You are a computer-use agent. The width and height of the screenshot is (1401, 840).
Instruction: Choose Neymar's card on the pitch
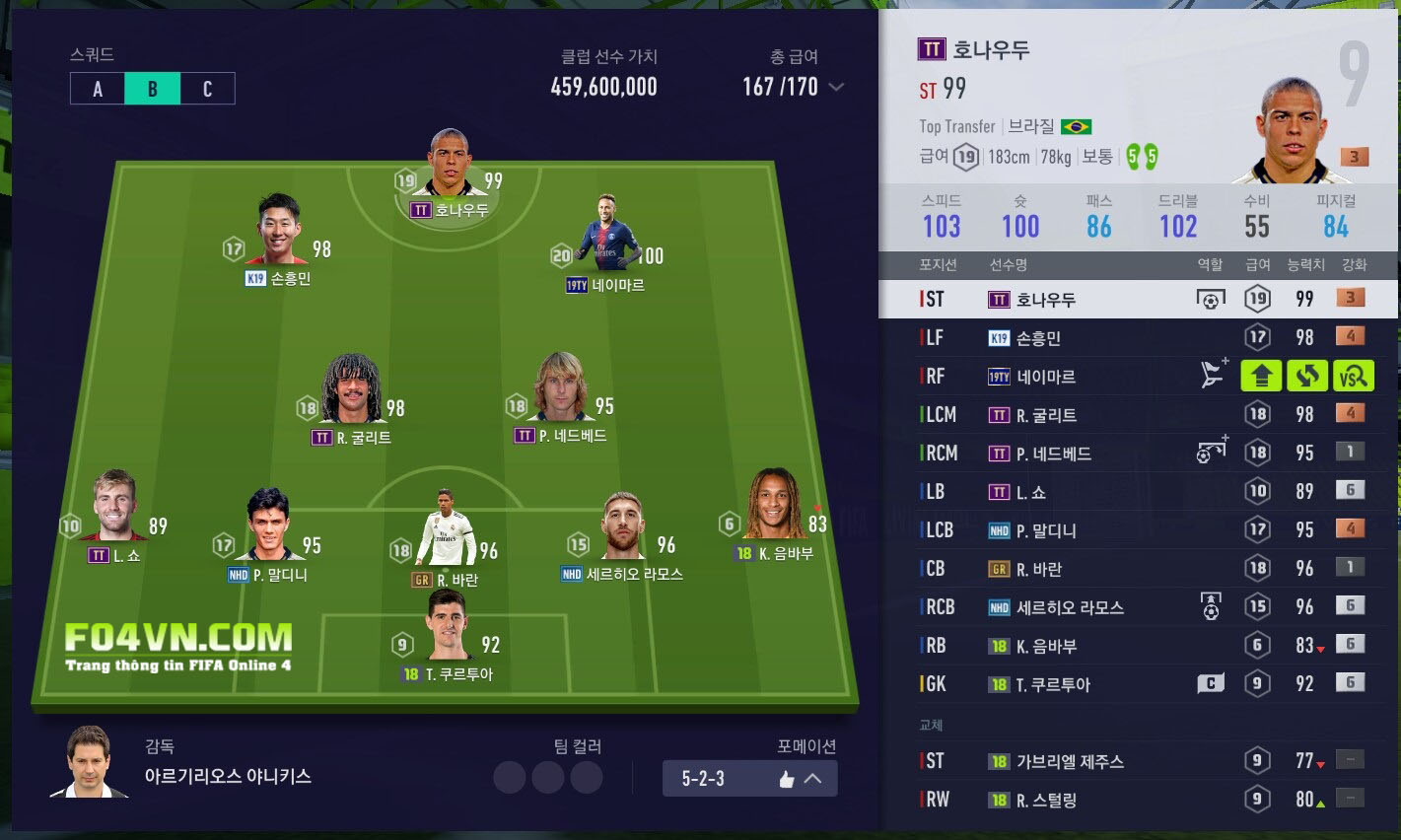tap(606, 237)
